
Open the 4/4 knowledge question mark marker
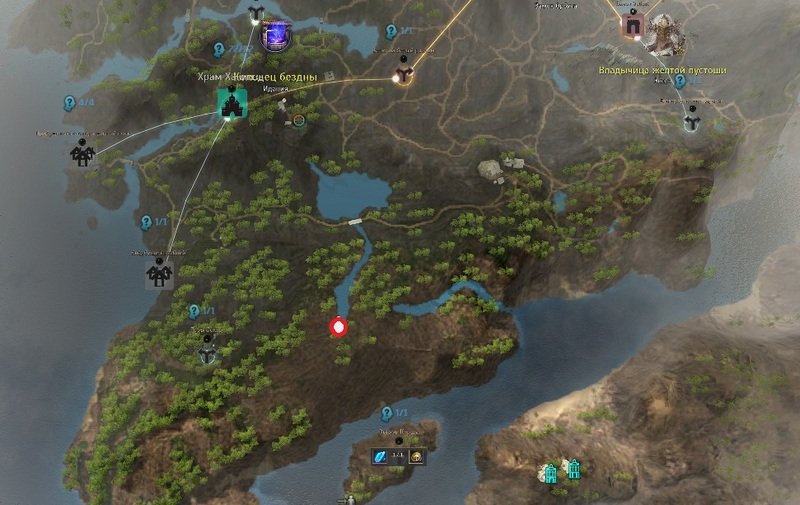pyautogui.click(x=69, y=102)
